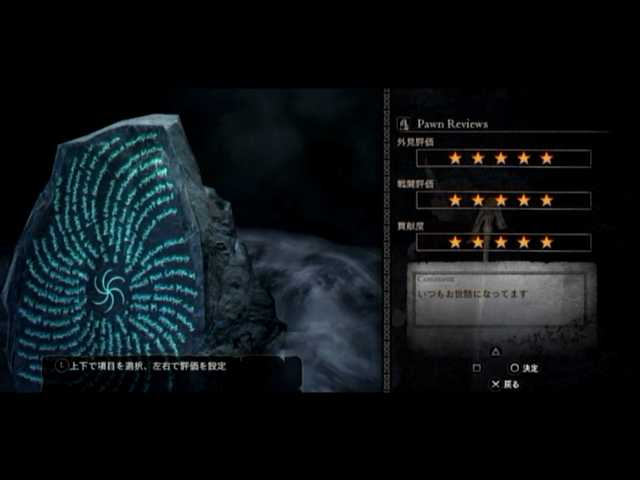The height and width of the screenshot is (480, 640).
Task: Select the 戦闘評価 battle star rating row
Action: [501, 200]
